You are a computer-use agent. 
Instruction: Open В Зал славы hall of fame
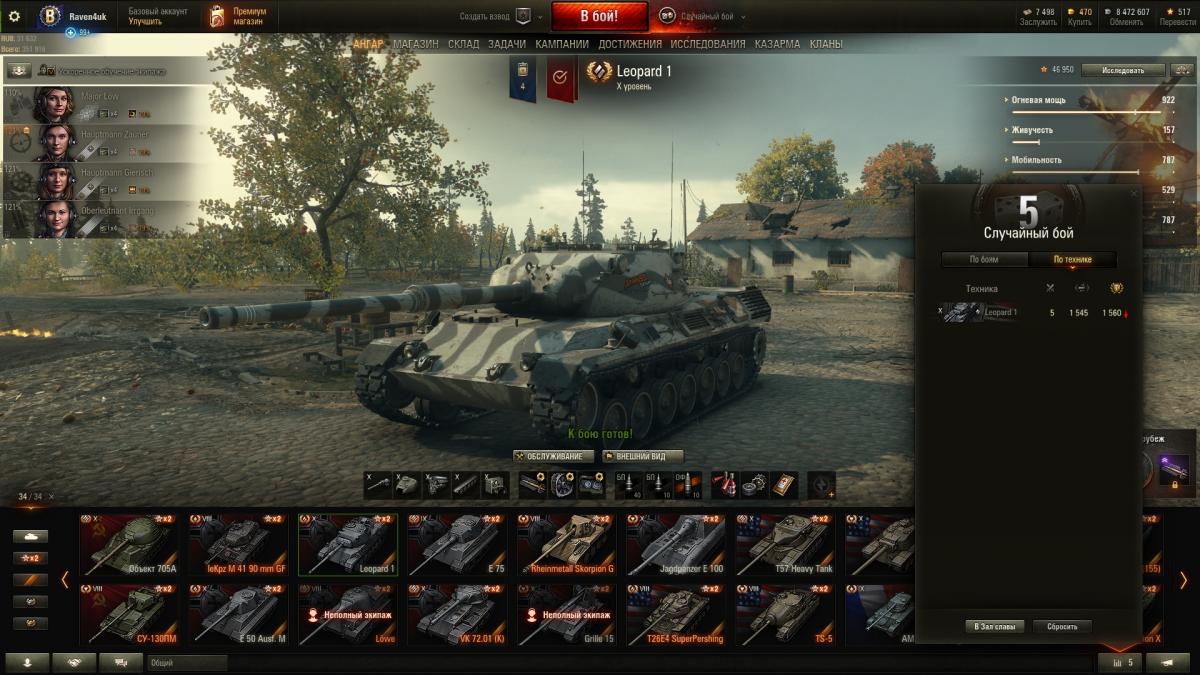click(x=994, y=627)
